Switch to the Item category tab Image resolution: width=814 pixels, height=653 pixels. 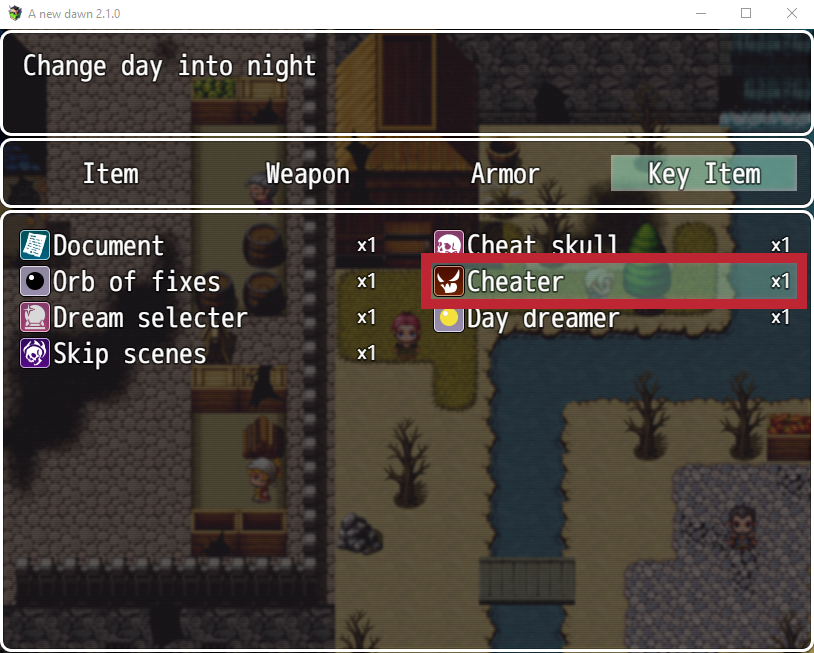pyautogui.click(x=110, y=174)
